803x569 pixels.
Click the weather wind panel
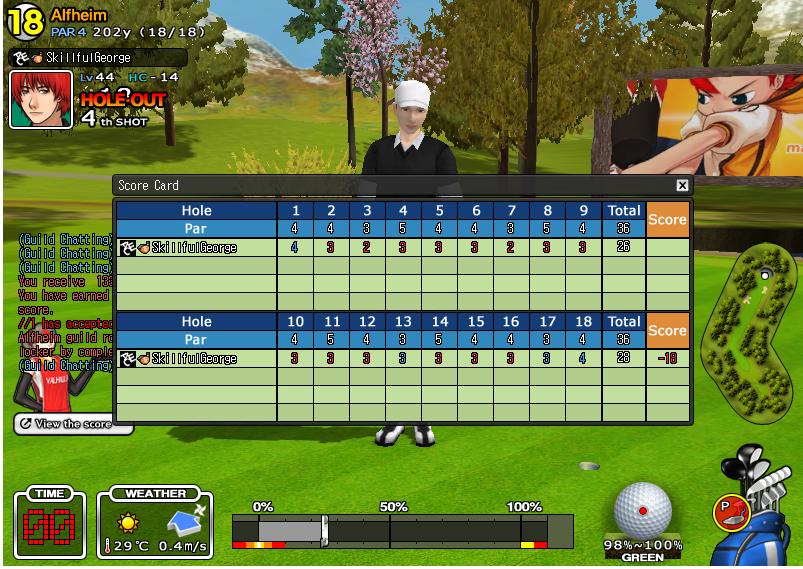click(155, 525)
